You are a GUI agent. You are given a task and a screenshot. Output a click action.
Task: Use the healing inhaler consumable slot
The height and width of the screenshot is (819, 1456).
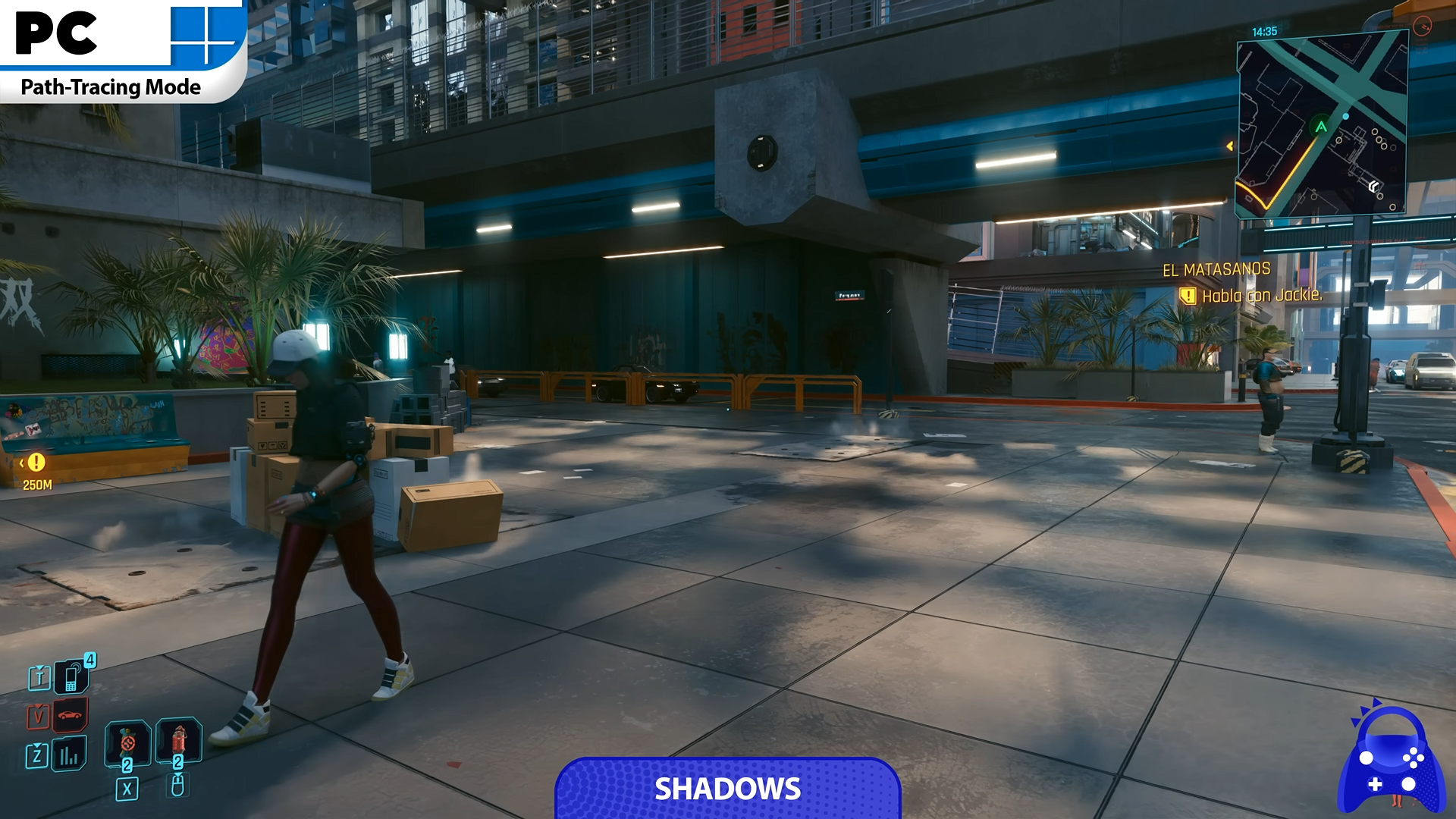179,741
